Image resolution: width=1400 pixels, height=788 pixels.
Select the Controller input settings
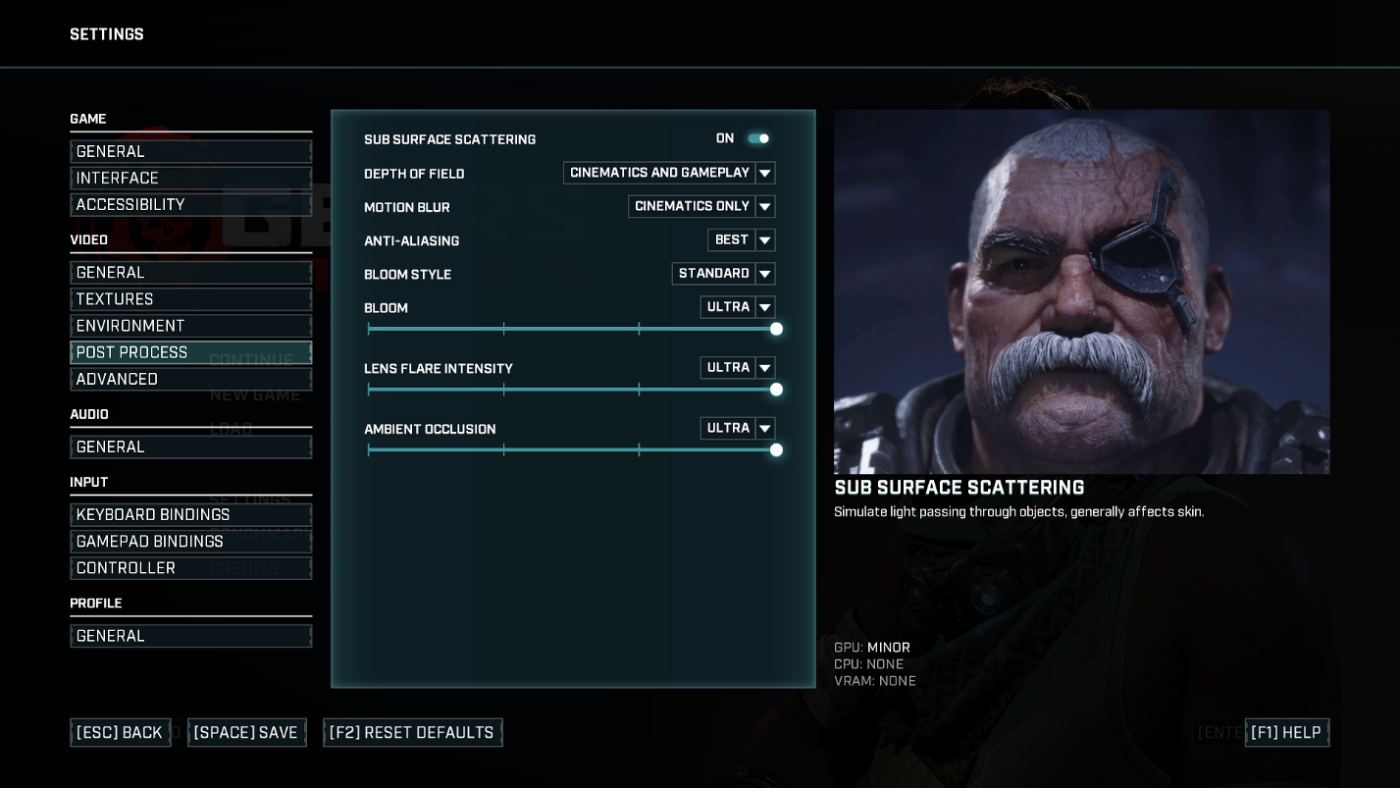point(190,568)
